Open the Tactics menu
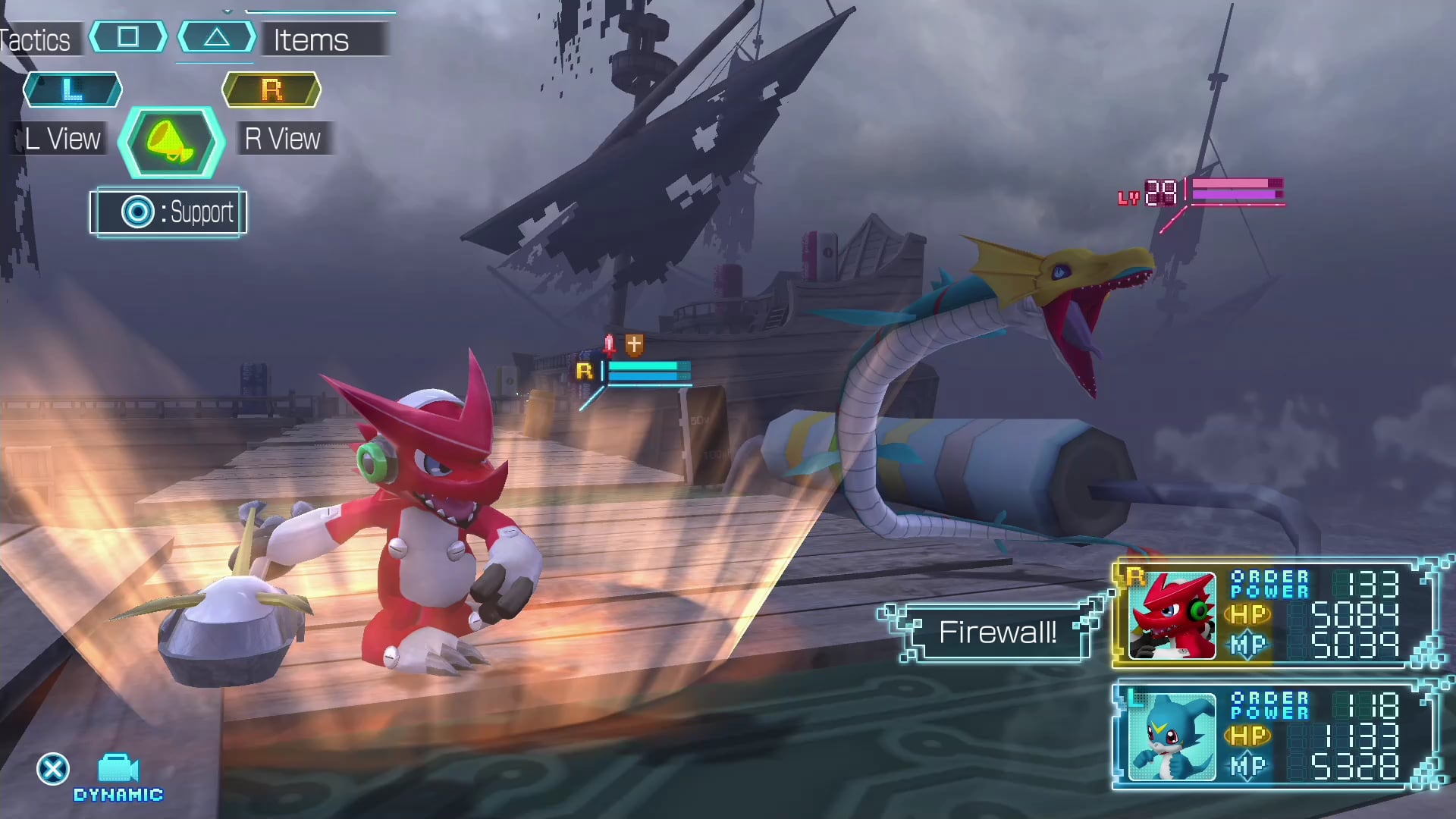 (x=36, y=39)
